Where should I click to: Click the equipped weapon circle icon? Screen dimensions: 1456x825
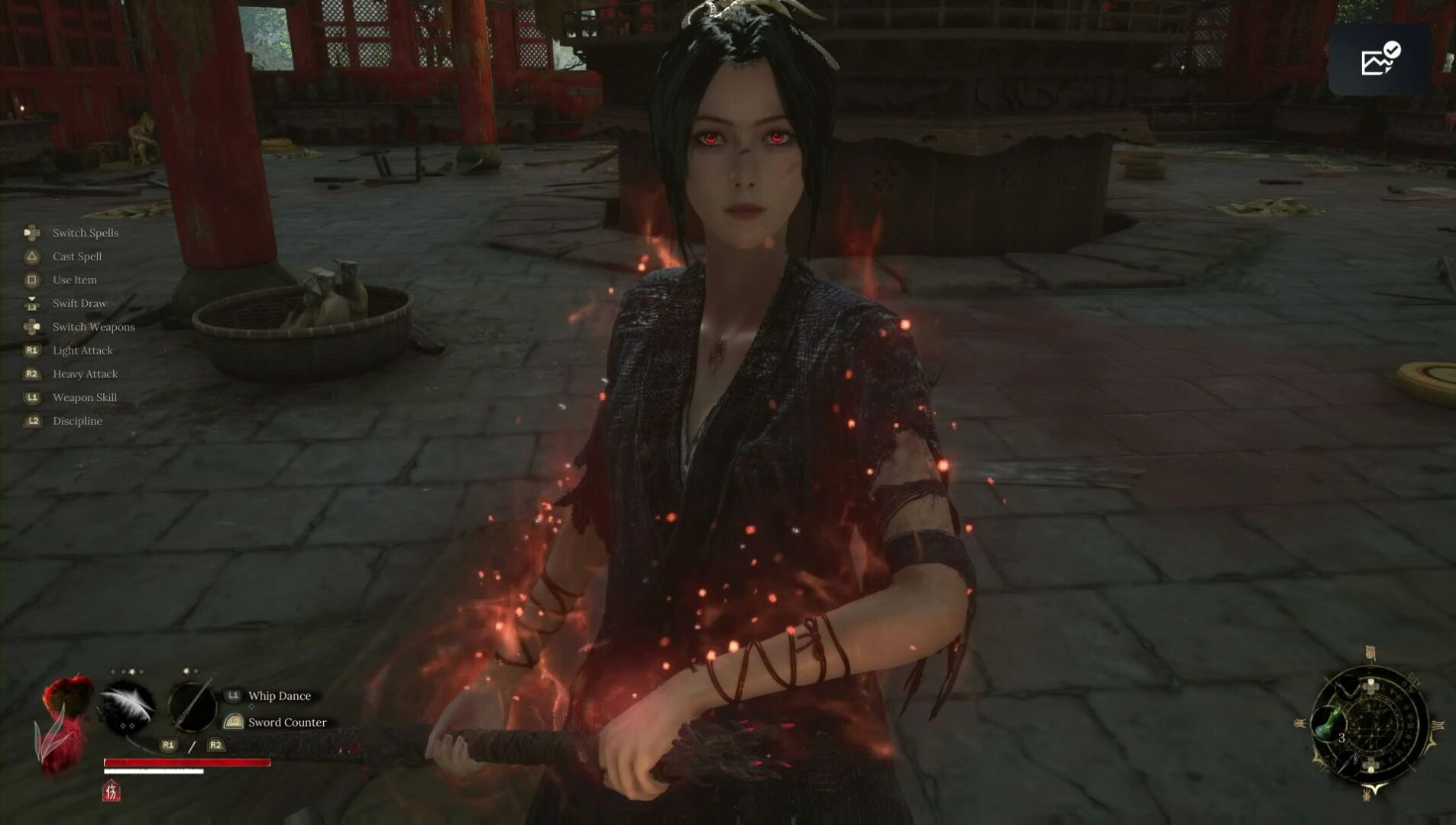pyautogui.click(x=192, y=707)
